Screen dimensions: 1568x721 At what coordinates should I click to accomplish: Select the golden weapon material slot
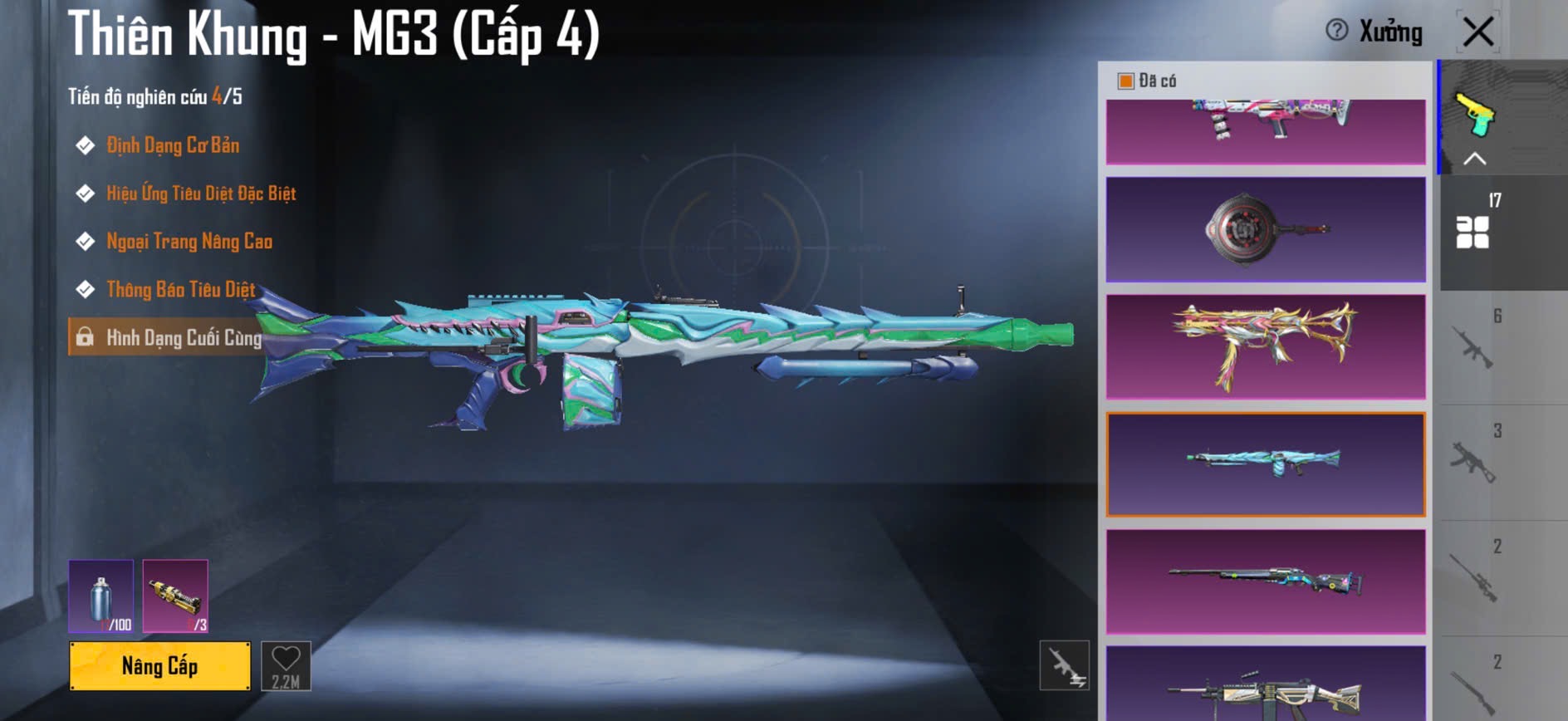175,596
